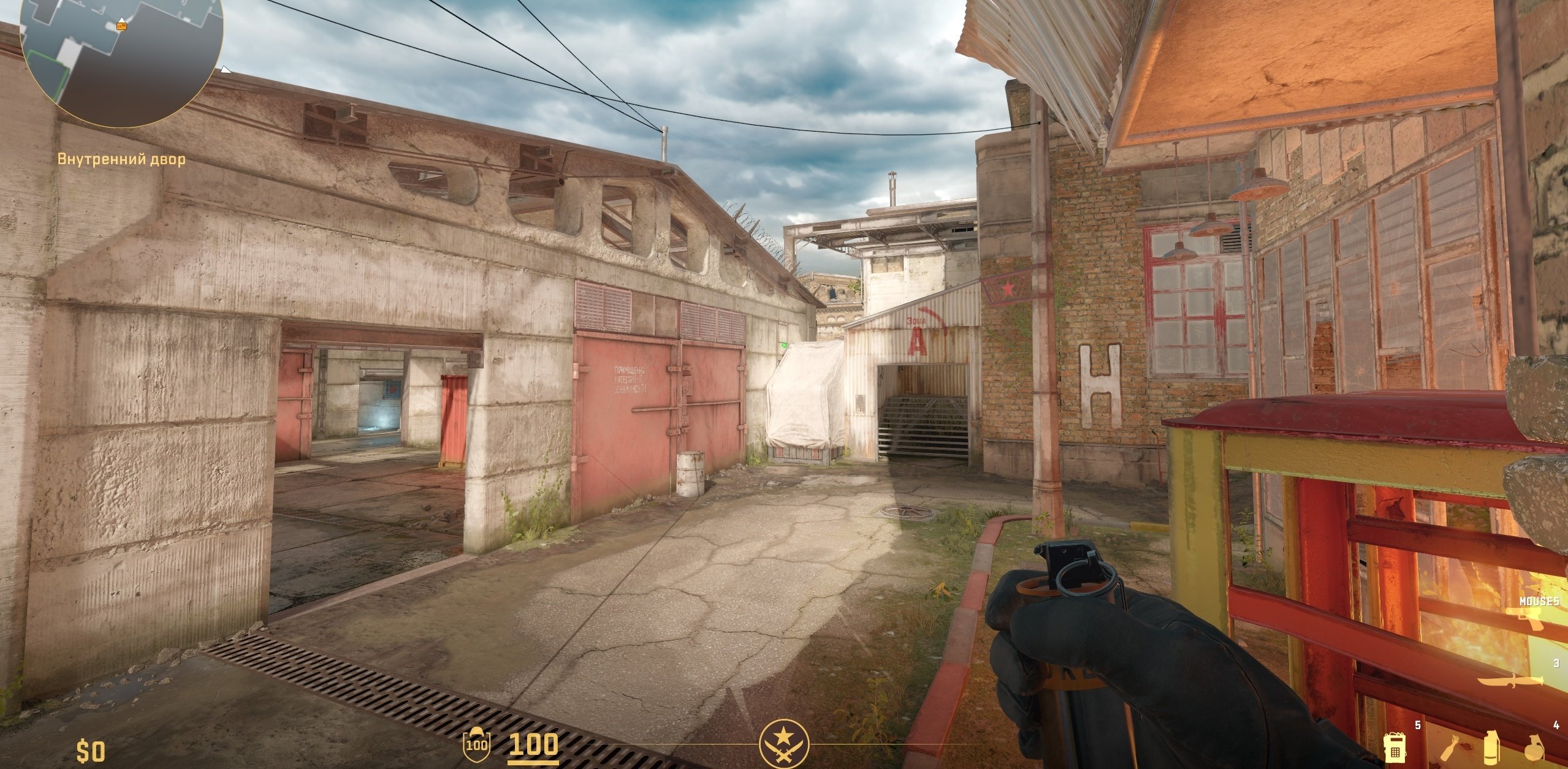Click the armor shield icon
The image size is (1568, 769).
(476, 743)
